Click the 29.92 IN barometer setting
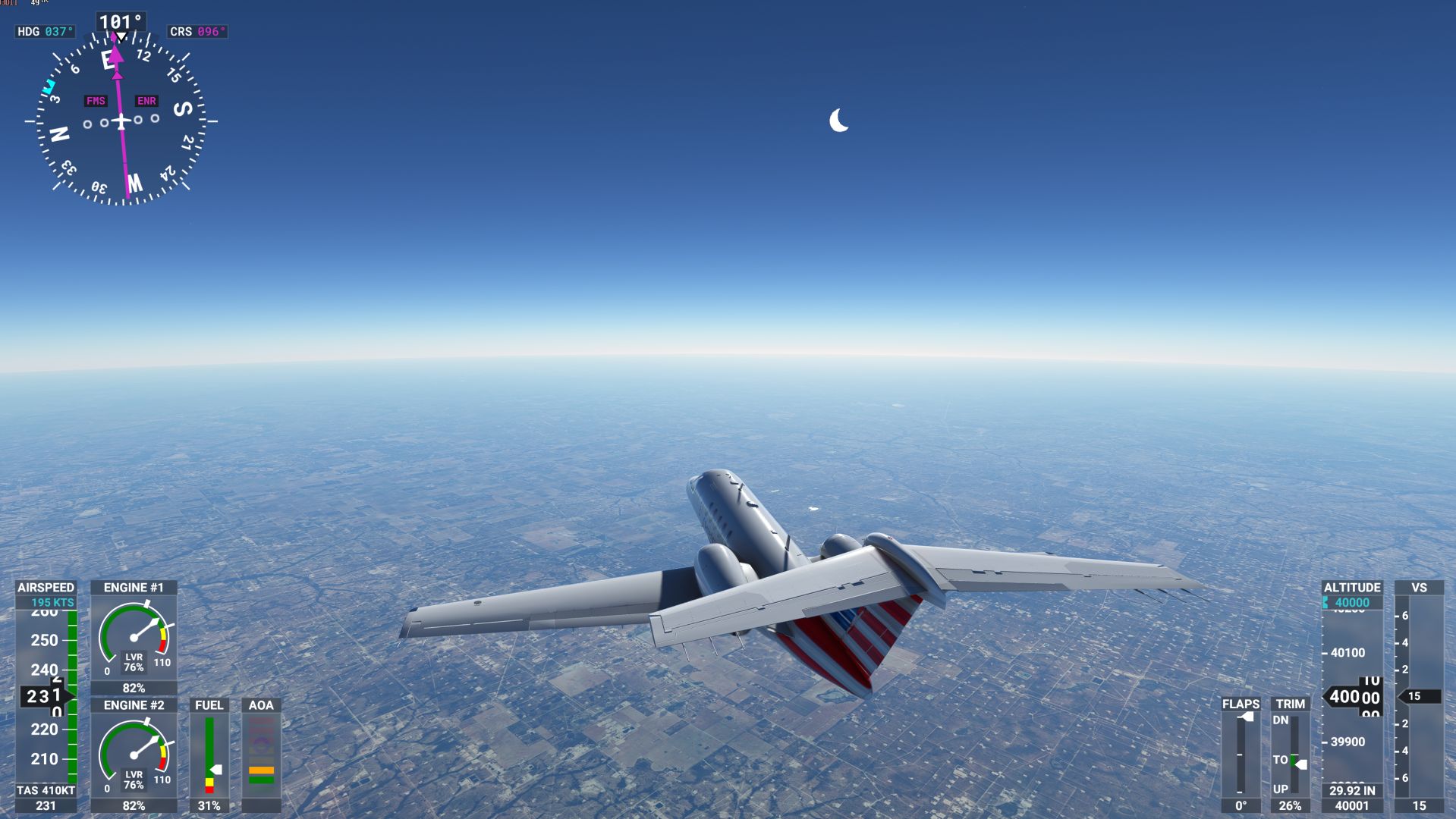 coord(1352,791)
